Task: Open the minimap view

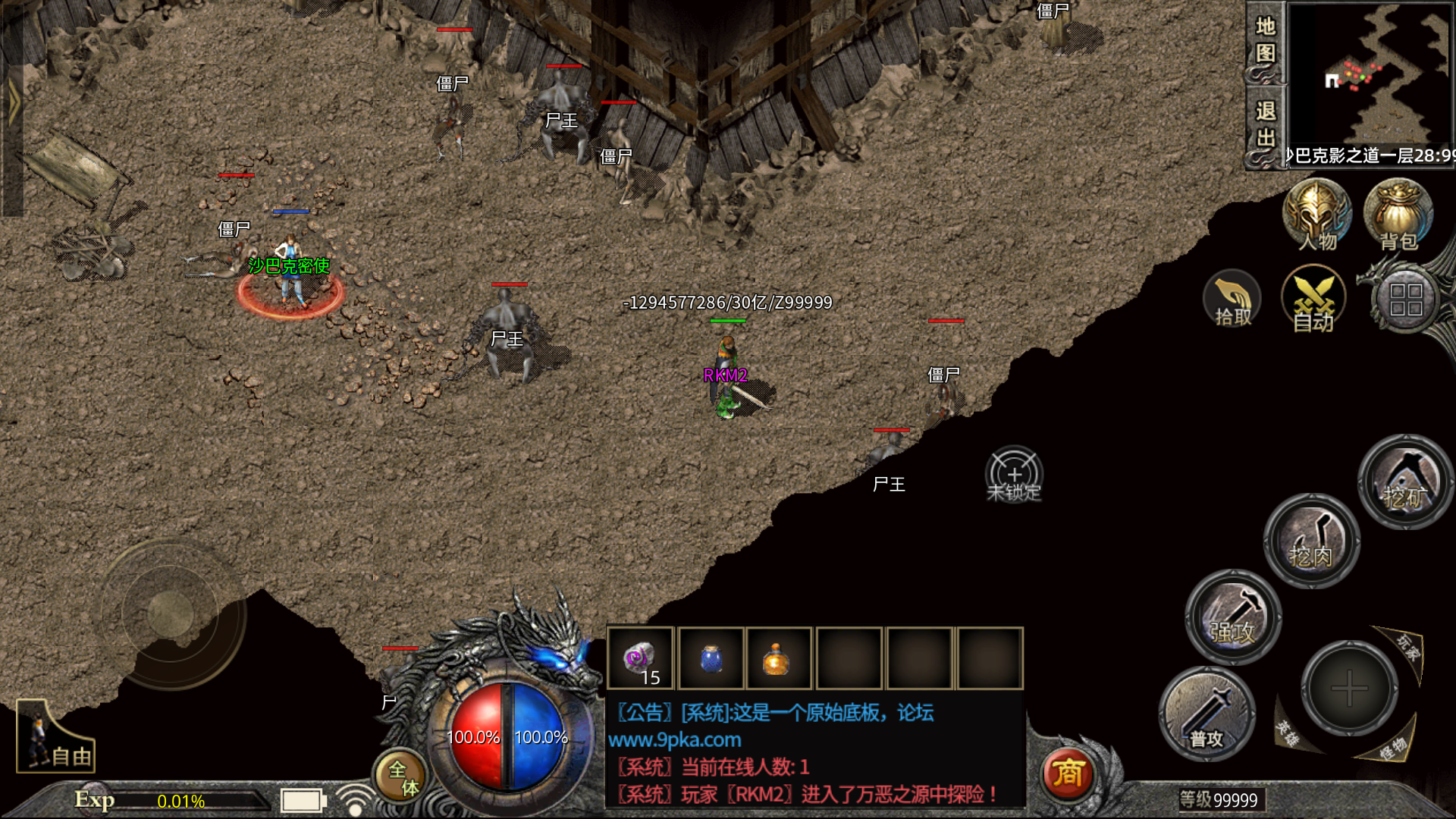Action: (x=1369, y=74)
